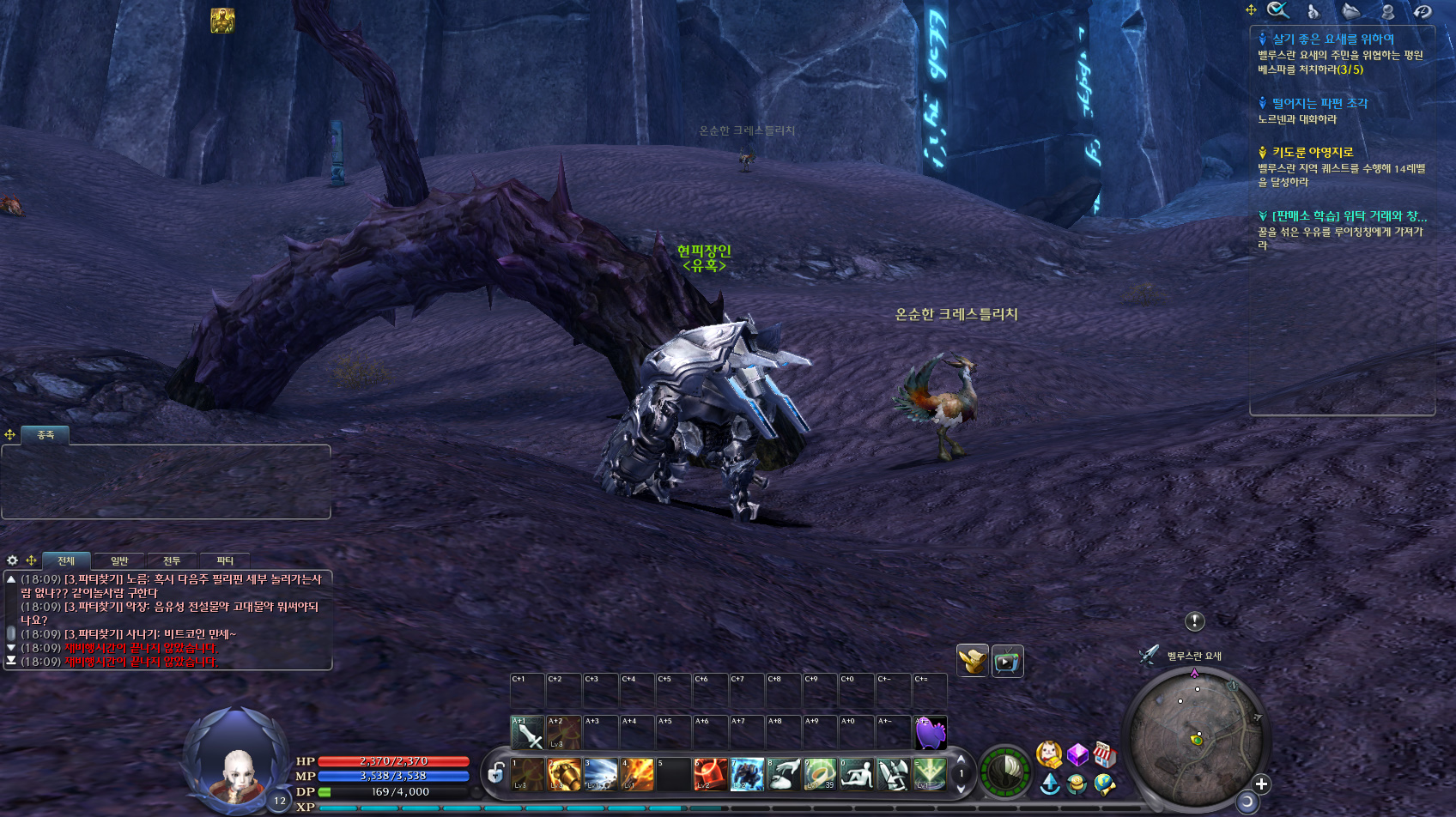Open the shop storefront icon
Viewport: 1456px width, 817px height.
coord(1105,755)
